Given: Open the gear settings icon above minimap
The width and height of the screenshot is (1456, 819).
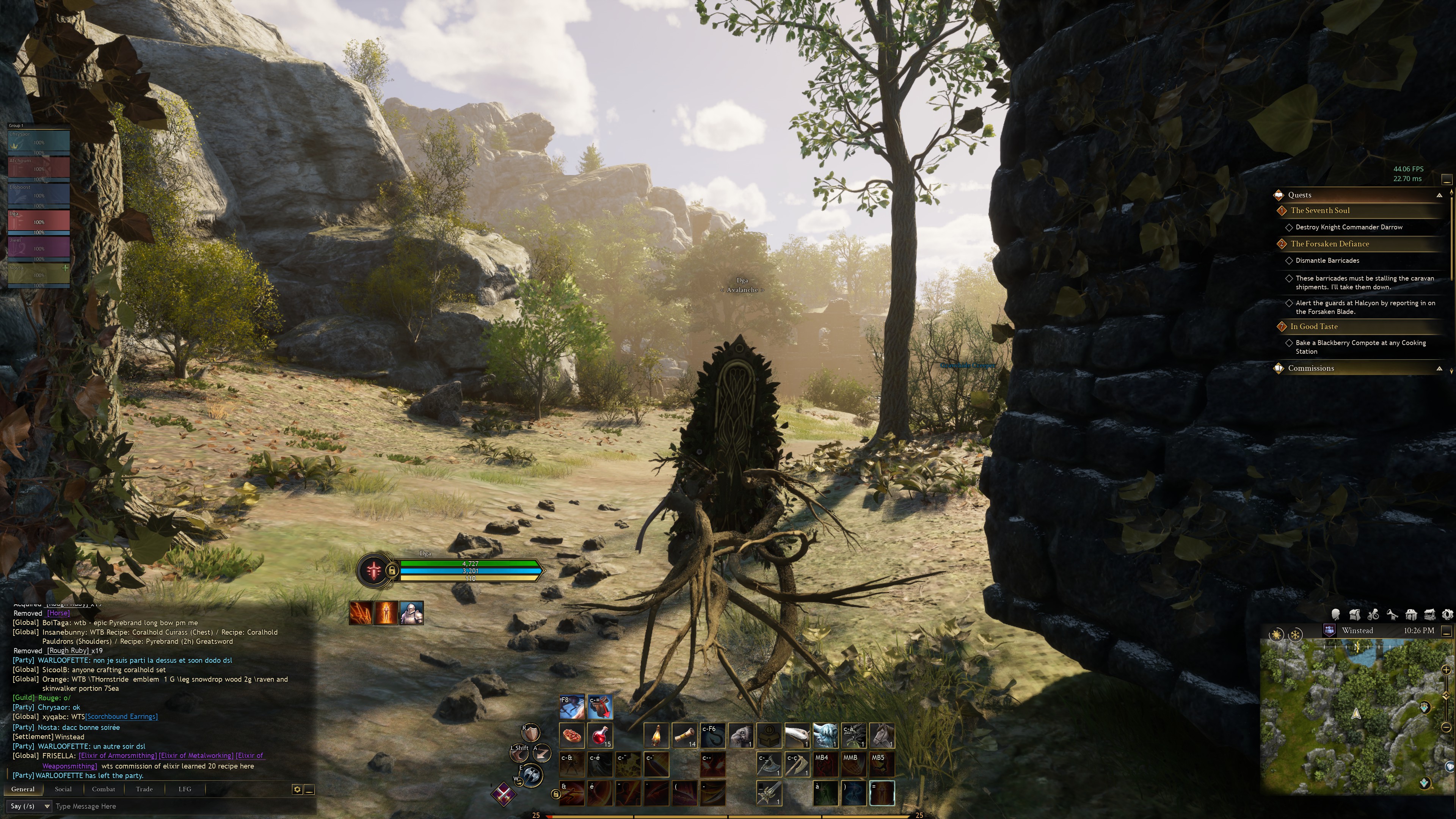Looking at the screenshot, I should click(x=1448, y=614).
